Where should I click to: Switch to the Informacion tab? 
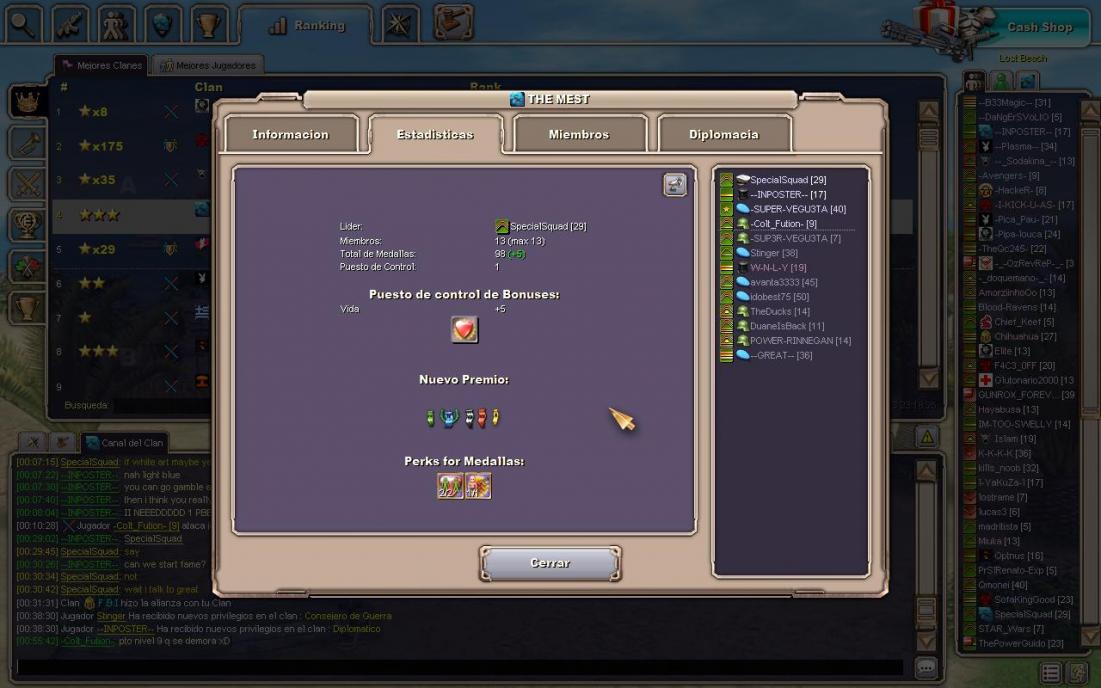coord(290,134)
